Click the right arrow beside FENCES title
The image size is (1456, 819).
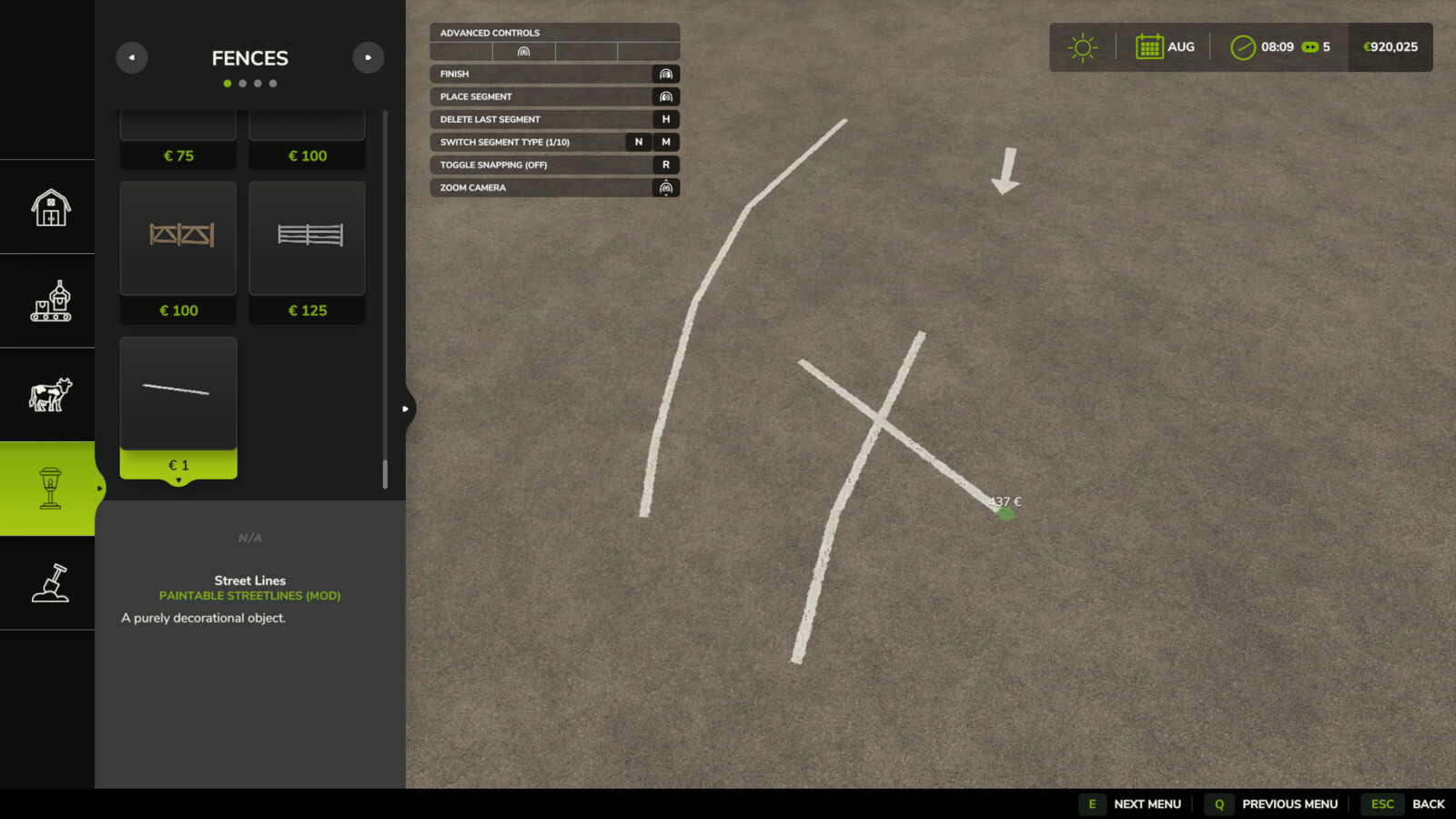point(368,57)
